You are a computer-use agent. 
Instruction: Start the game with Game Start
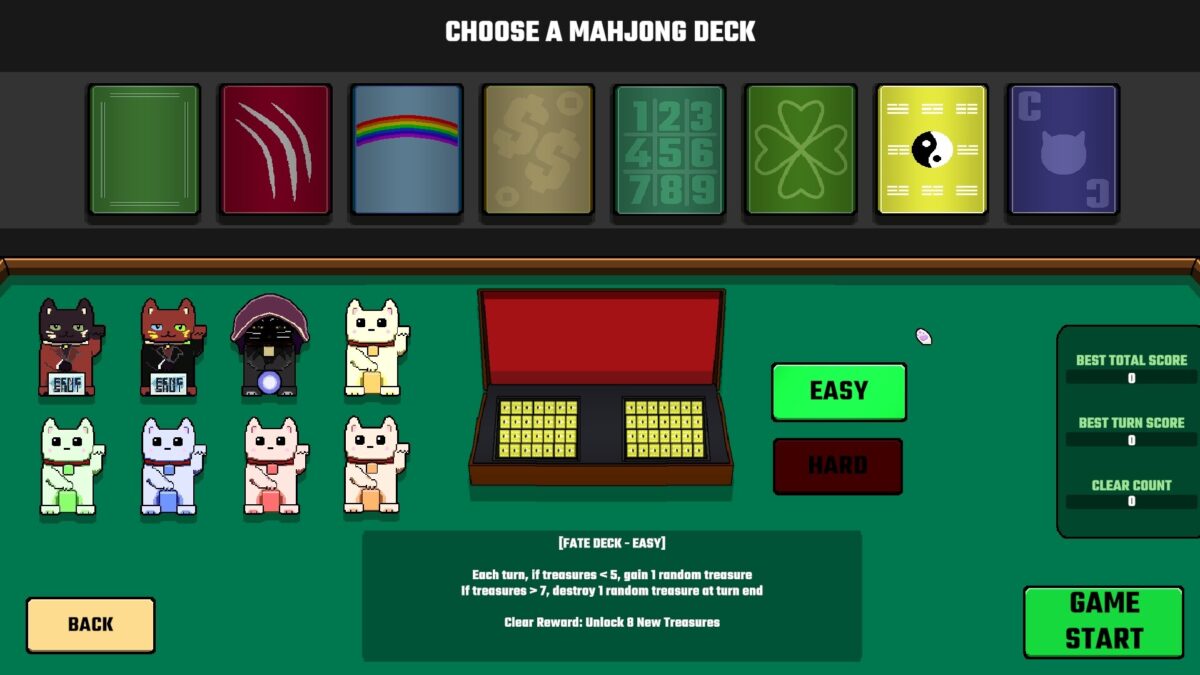1103,621
